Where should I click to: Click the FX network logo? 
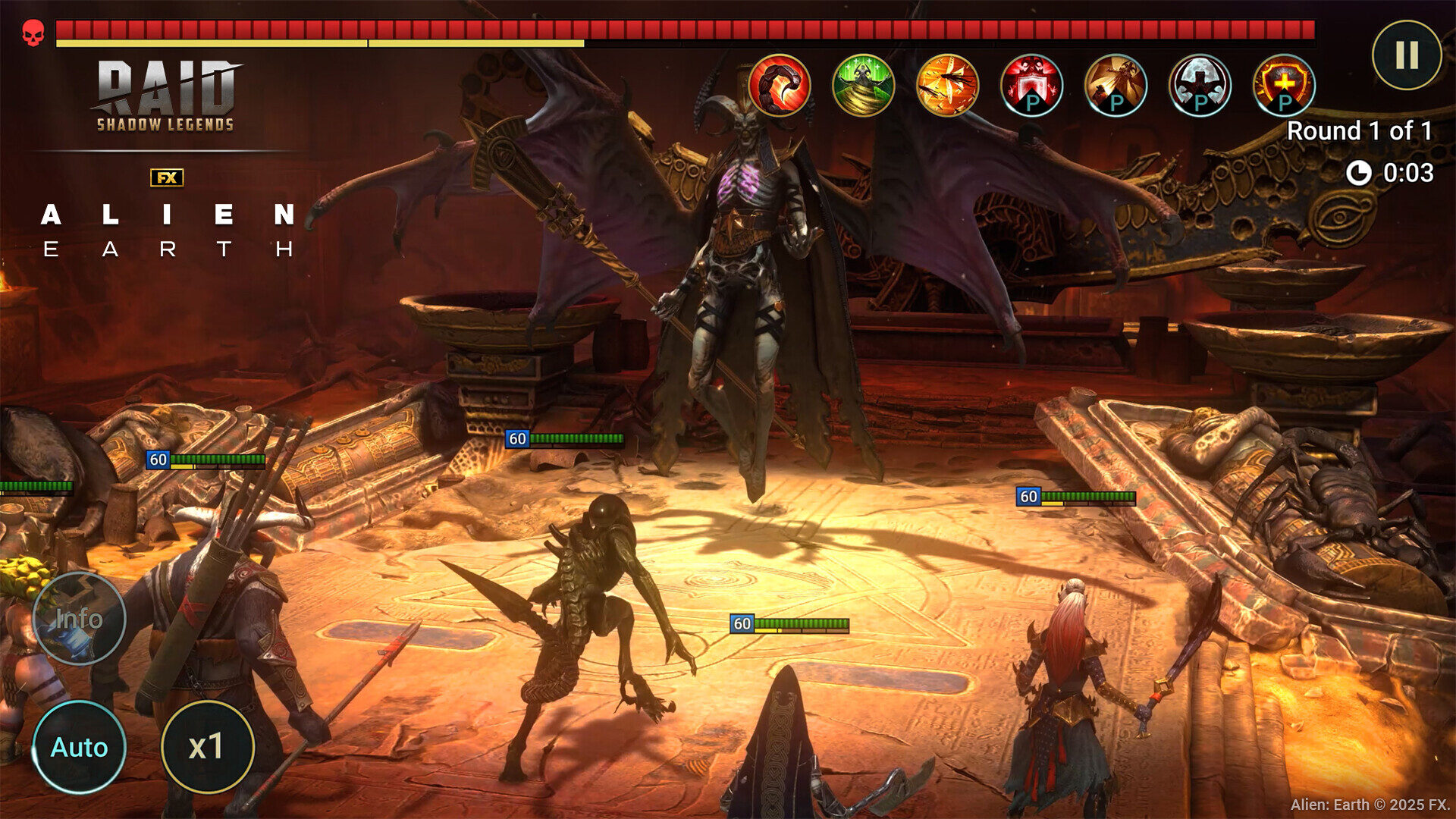tap(168, 178)
